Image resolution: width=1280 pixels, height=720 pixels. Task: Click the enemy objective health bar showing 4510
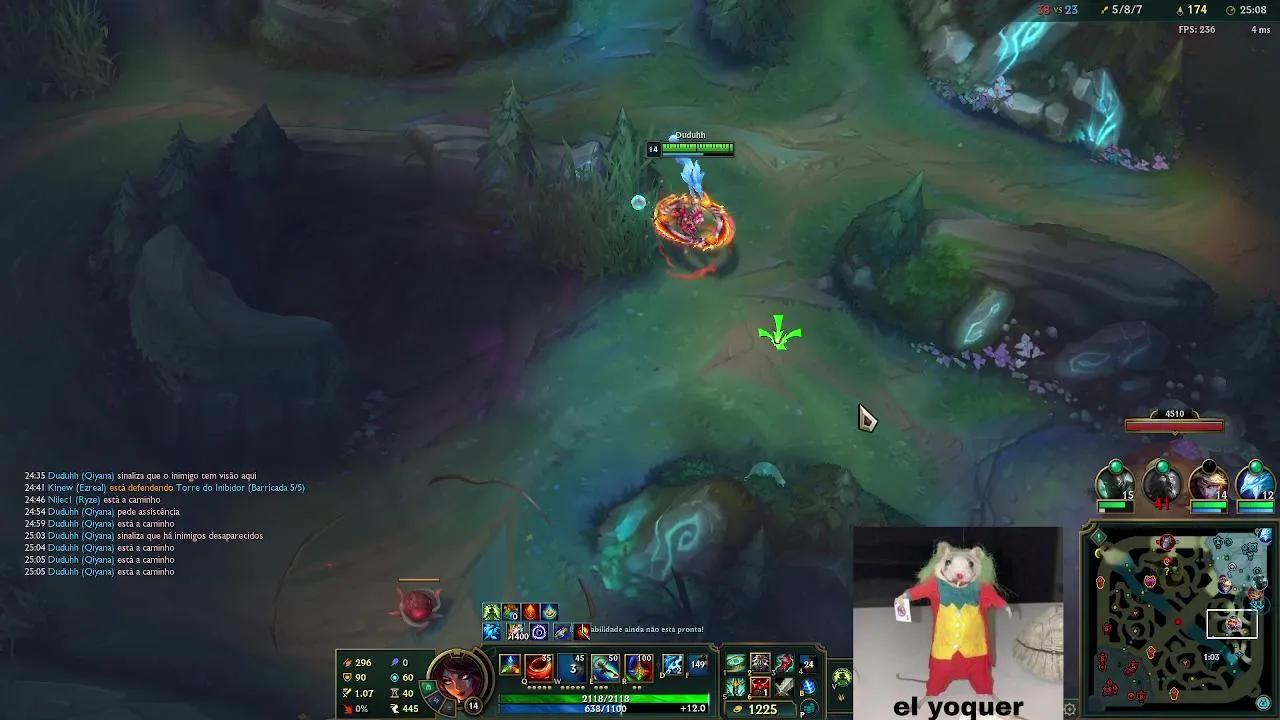pos(1174,424)
